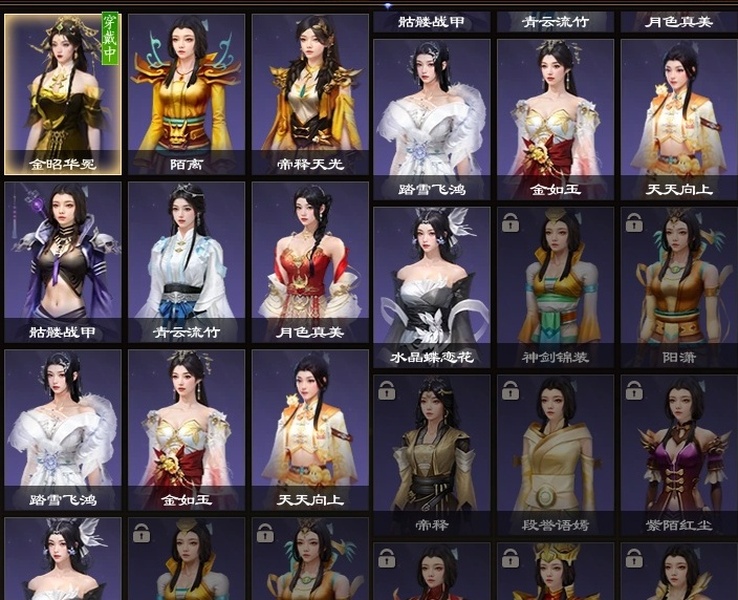Select the equipped 金昭华冕 costume tile
738x600 pixels.
point(63,93)
